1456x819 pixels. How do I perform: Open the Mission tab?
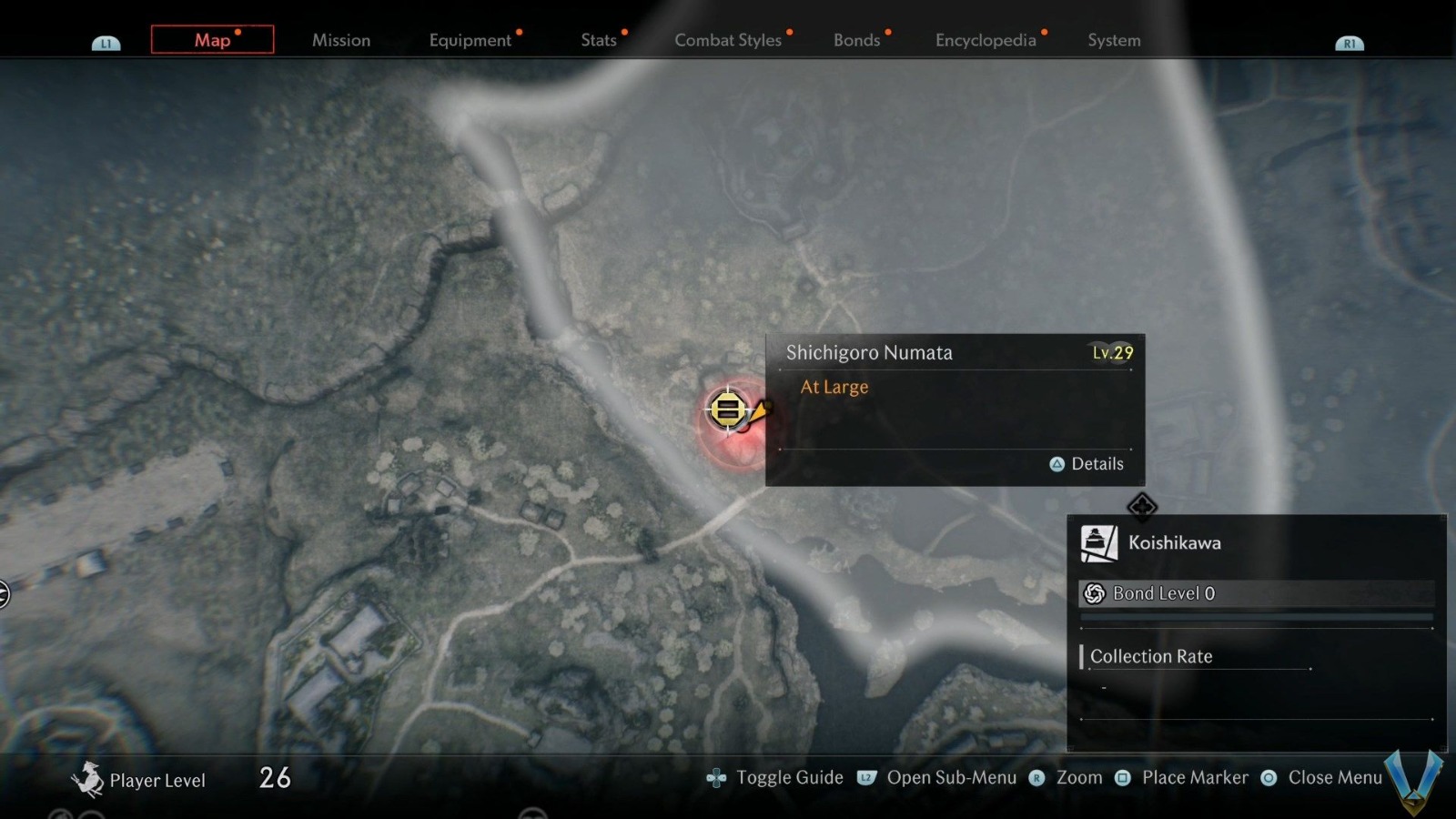tap(341, 40)
